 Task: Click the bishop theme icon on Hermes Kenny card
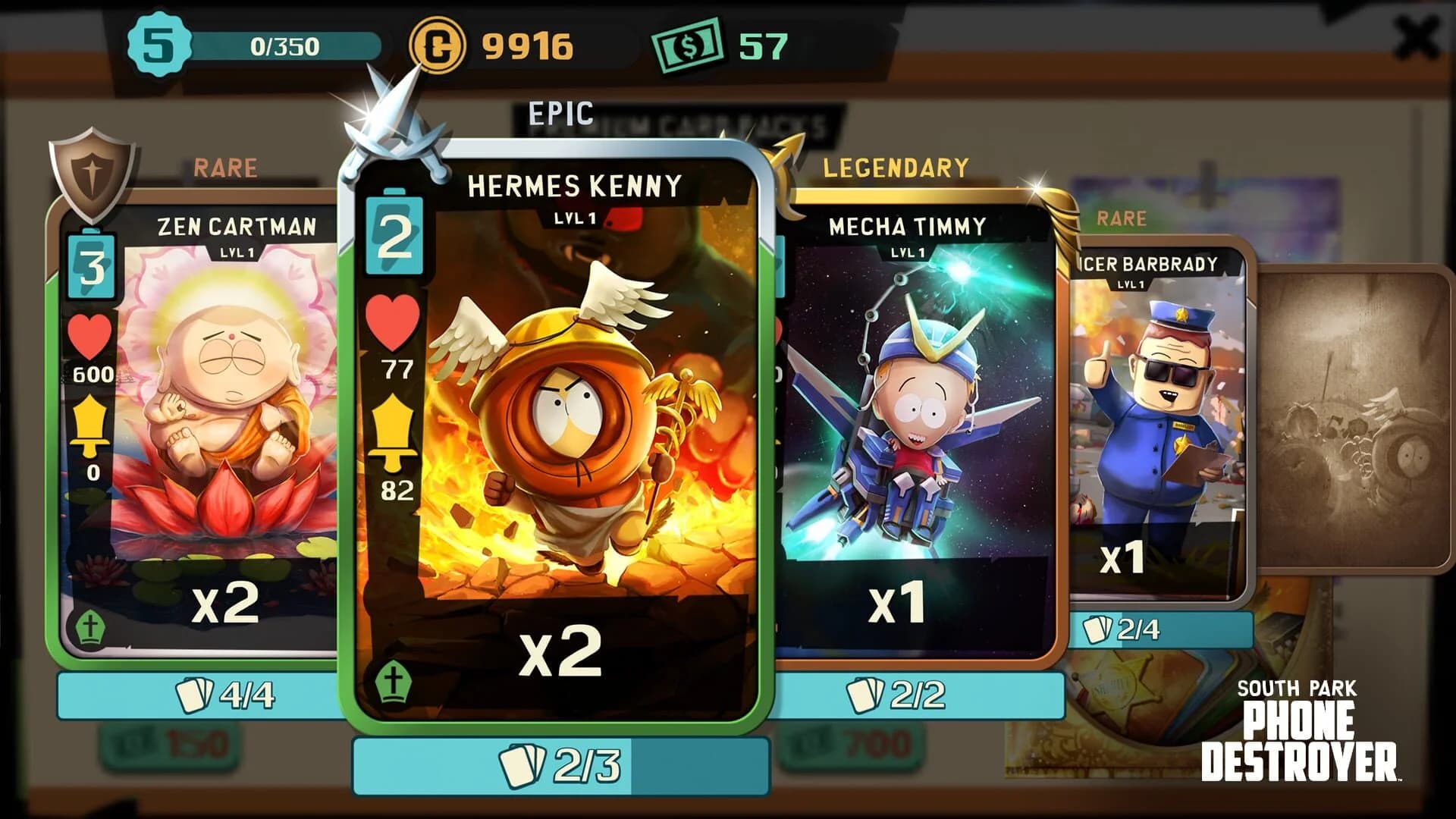coord(394,681)
